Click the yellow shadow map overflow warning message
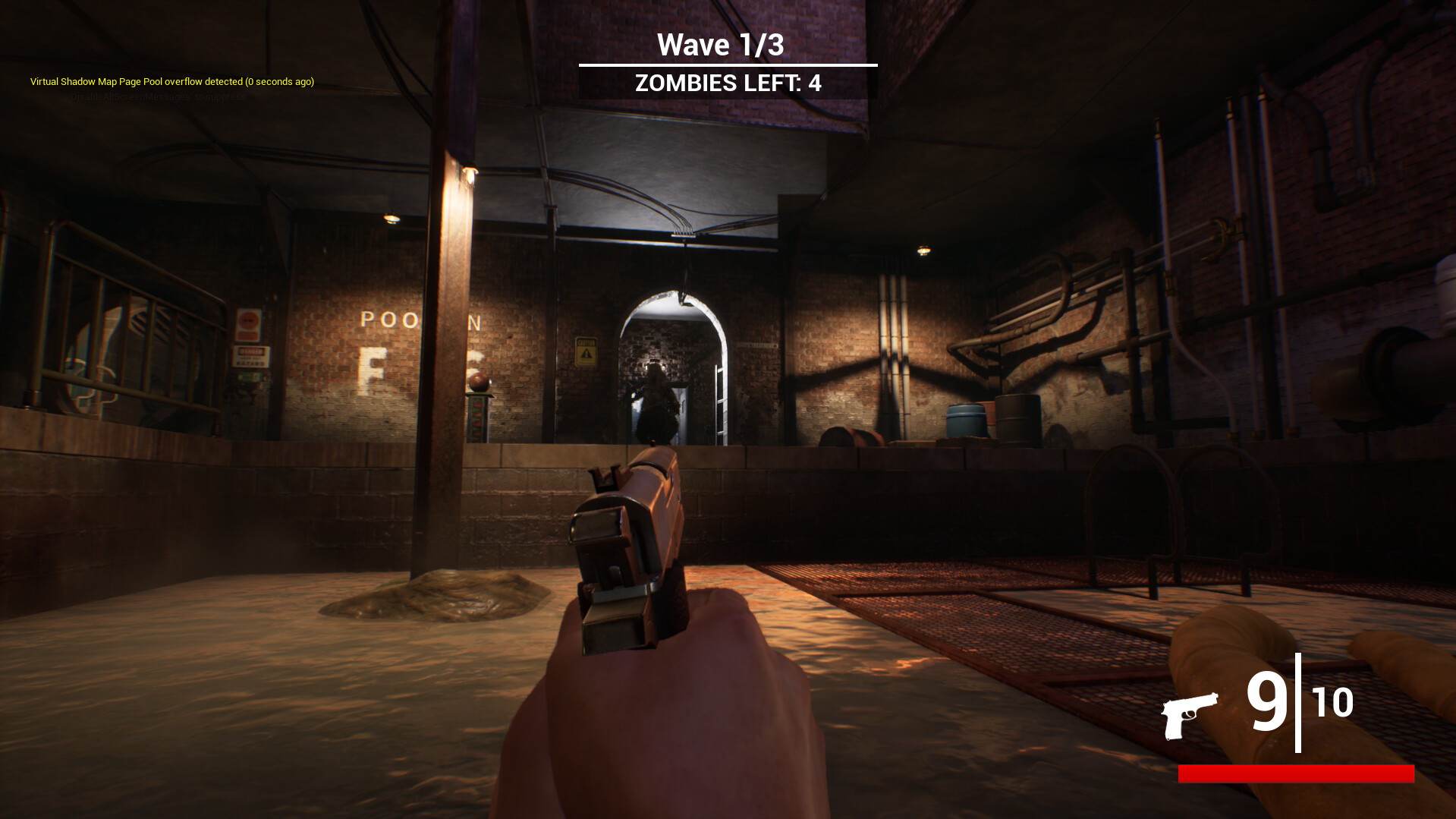 tap(171, 81)
